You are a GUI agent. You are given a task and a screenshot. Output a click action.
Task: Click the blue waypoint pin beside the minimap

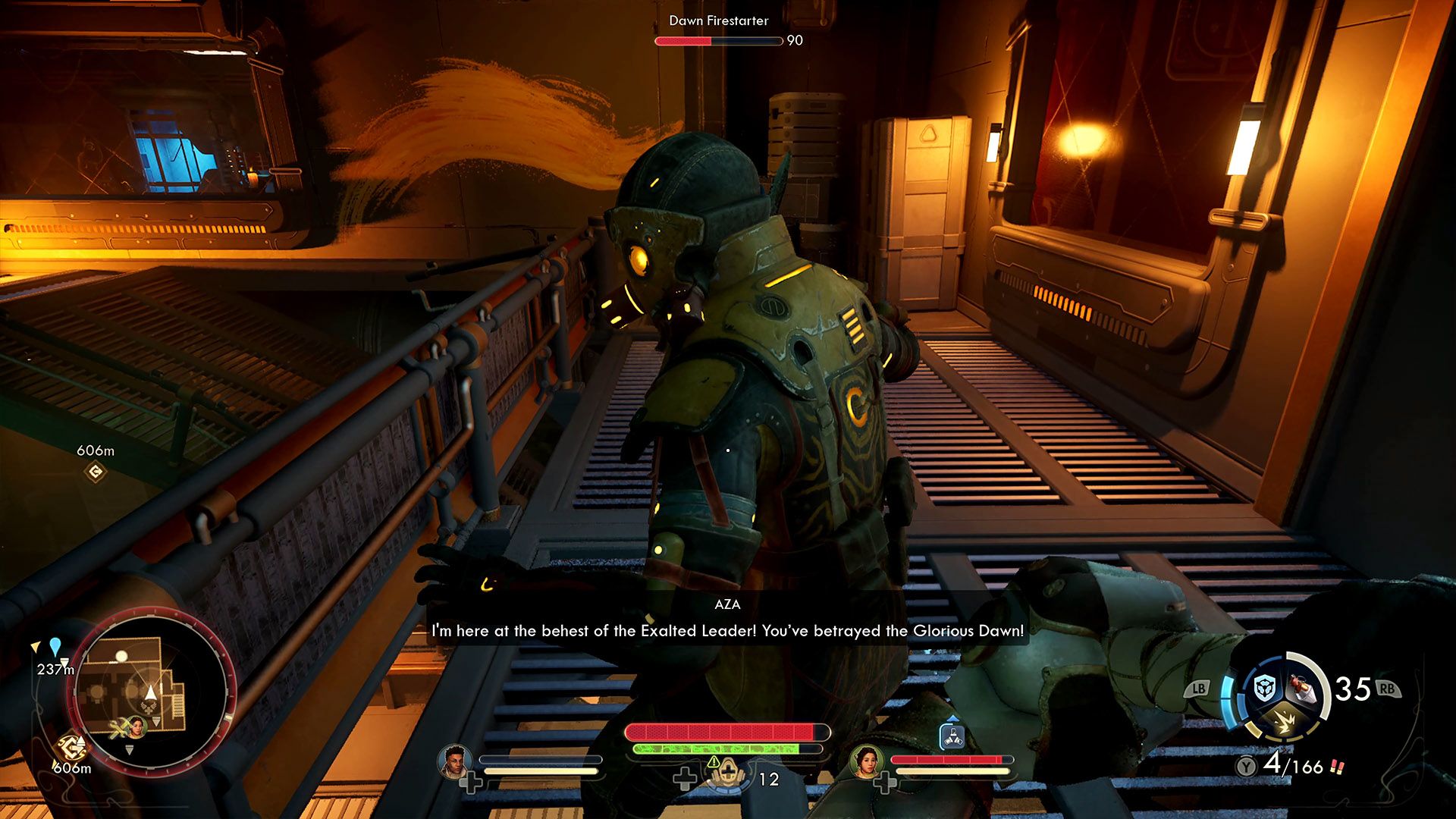(x=55, y=647)
